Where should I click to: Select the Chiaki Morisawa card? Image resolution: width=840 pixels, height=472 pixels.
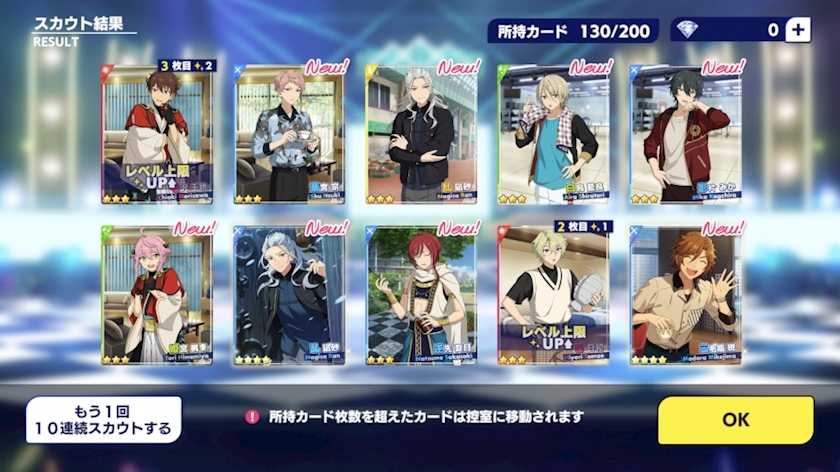pyautogui.click(x=156, y=134)
